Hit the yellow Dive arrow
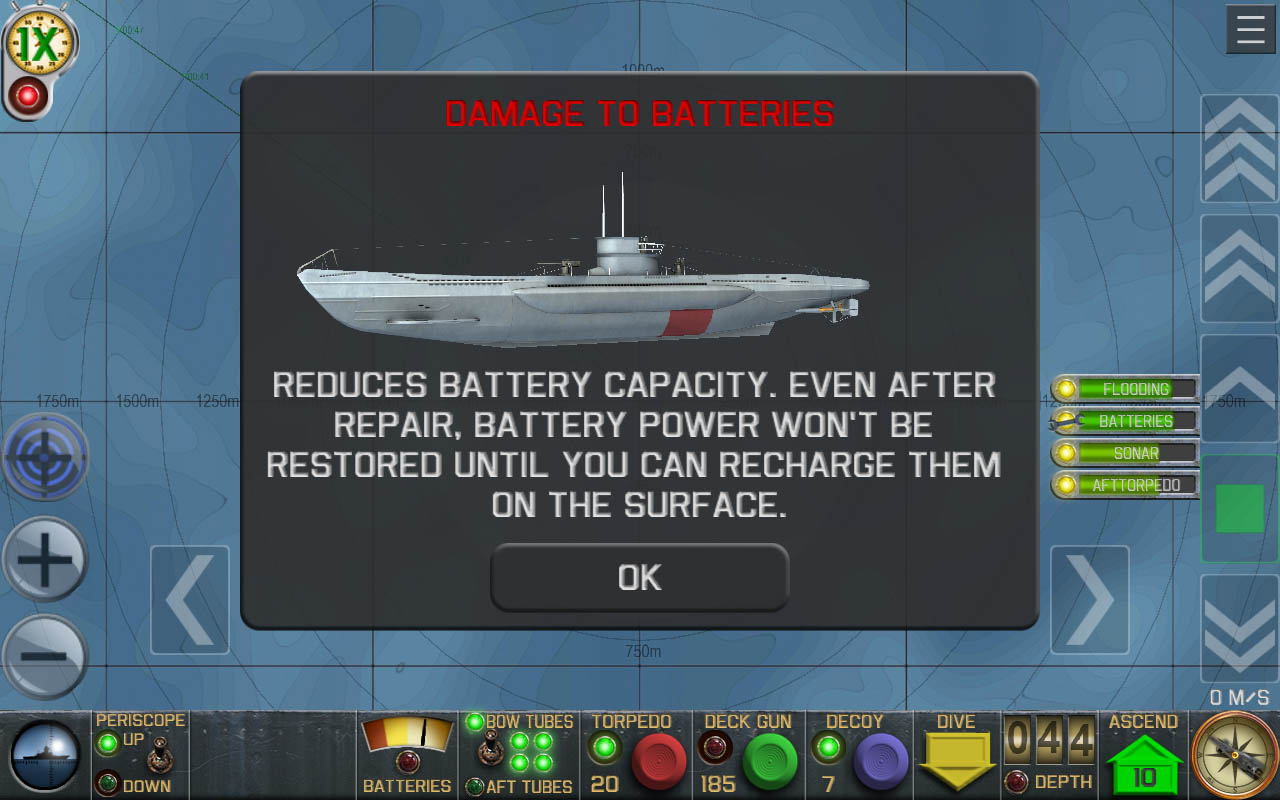 coord(956,762)
